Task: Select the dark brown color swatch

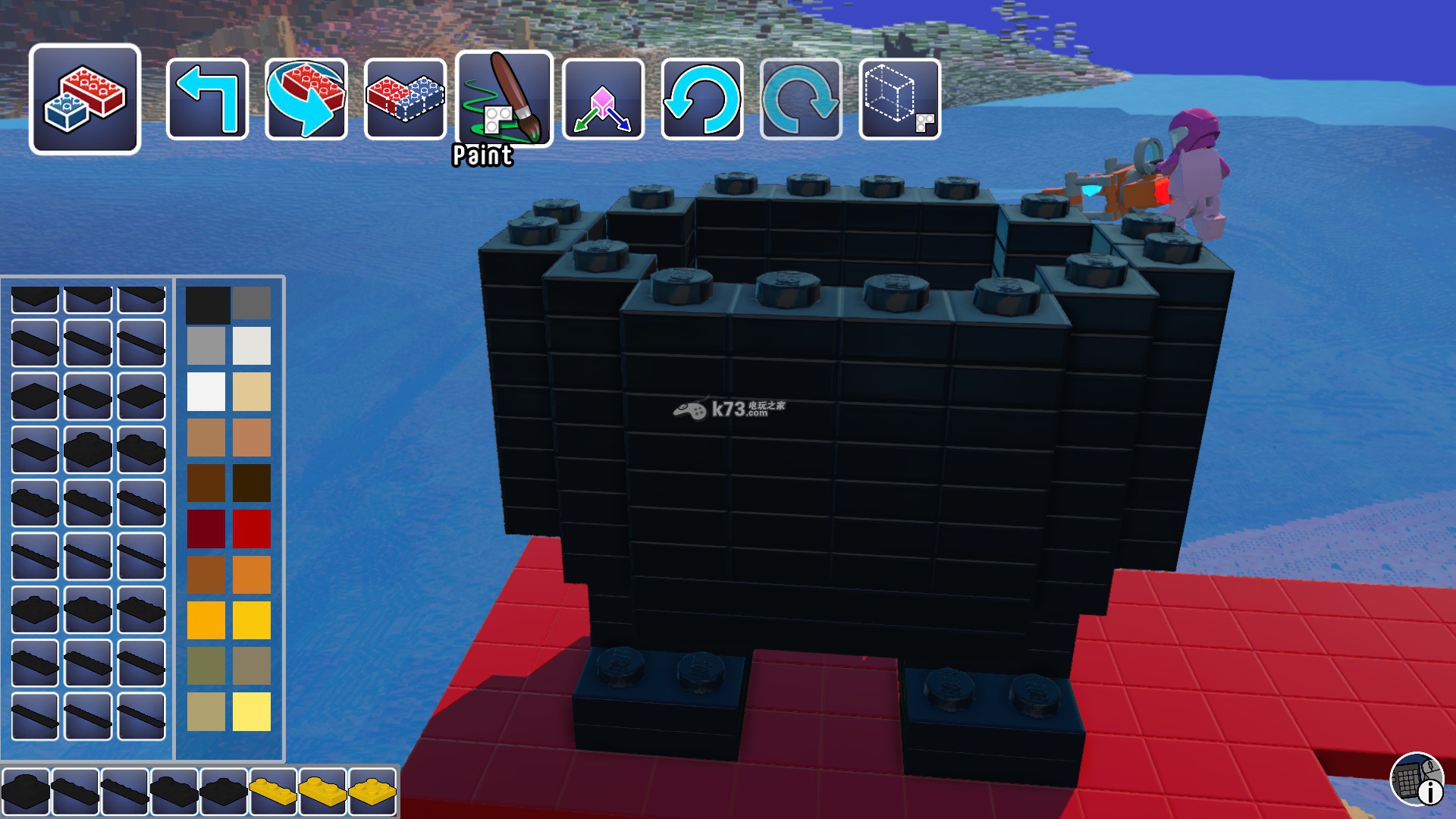Action: tap(252, 483)
